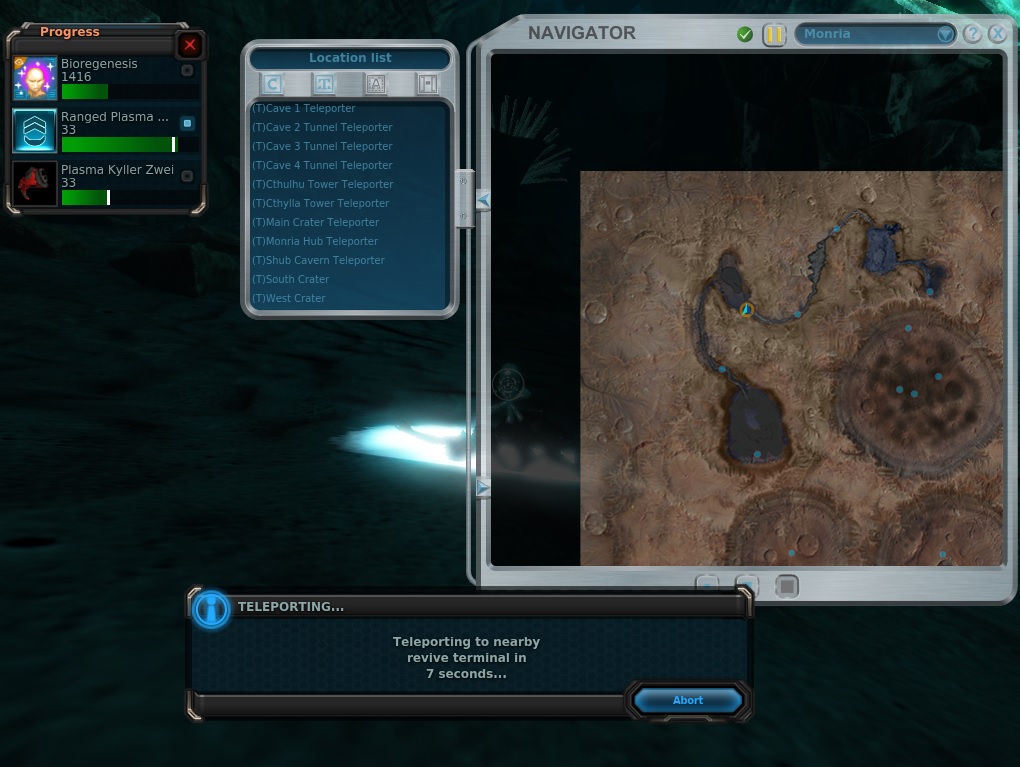Choose Monria Hub Teleporter location

(x=315, y=241)
